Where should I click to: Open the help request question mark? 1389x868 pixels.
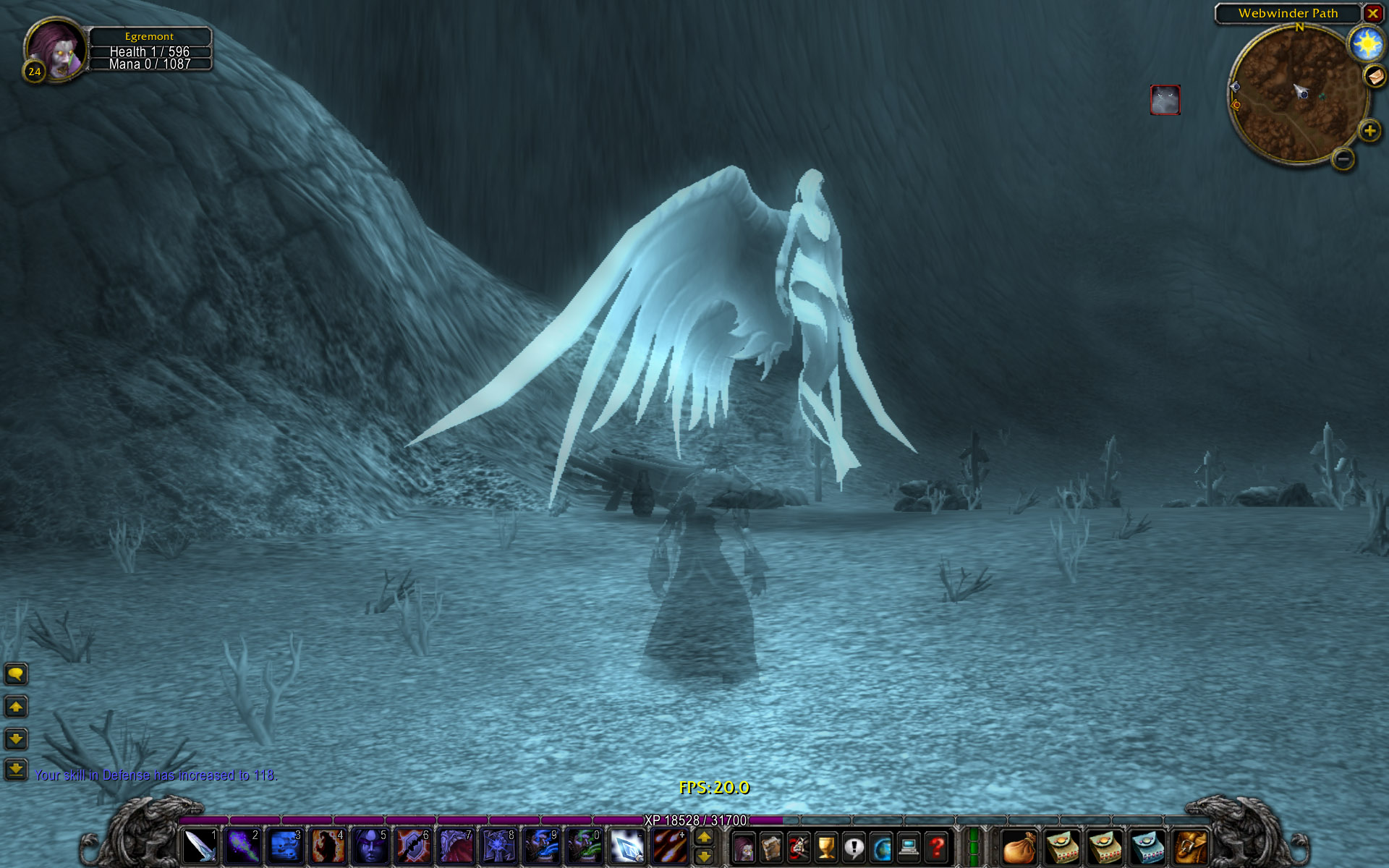point(937,847)
